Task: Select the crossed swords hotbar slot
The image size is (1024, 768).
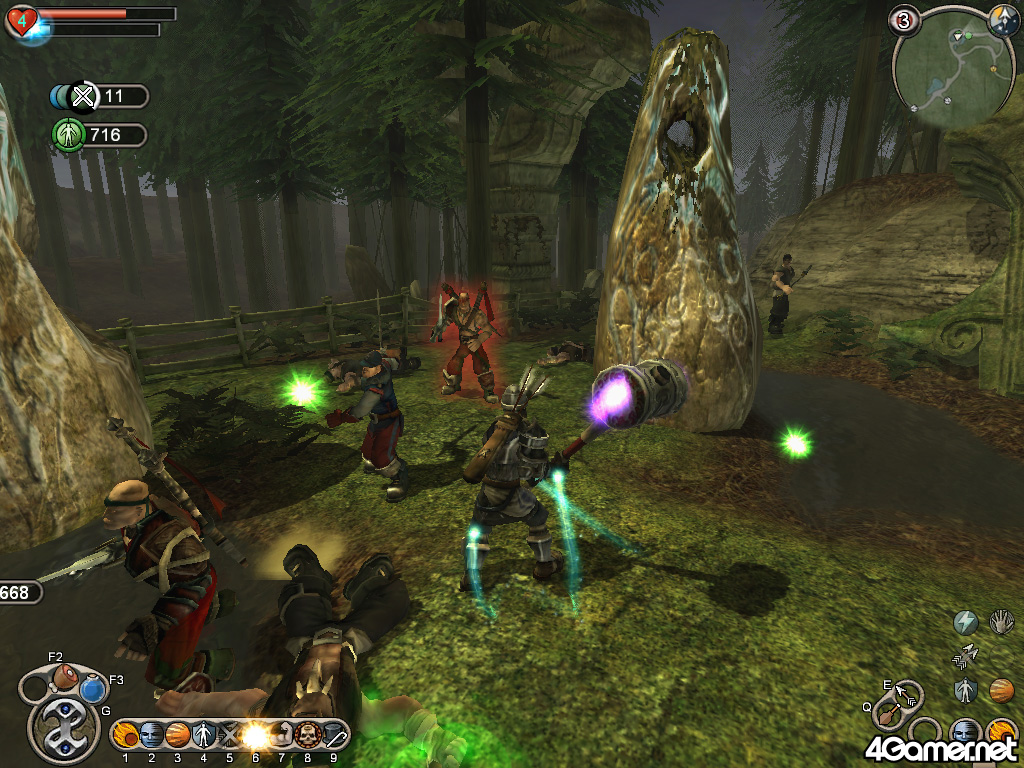Action: [x=229, y=735]
